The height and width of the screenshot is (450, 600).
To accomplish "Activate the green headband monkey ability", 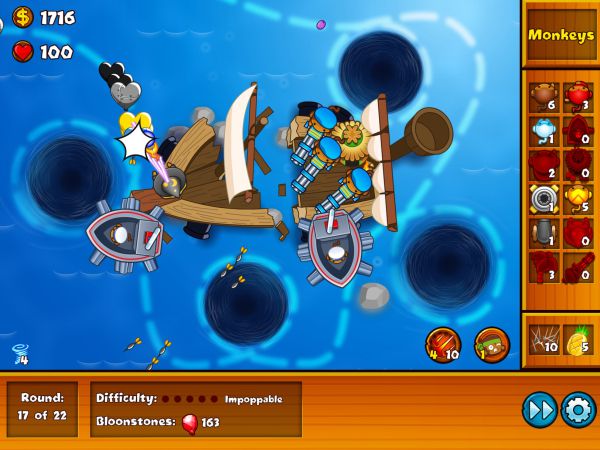I will tap(492, 345).
